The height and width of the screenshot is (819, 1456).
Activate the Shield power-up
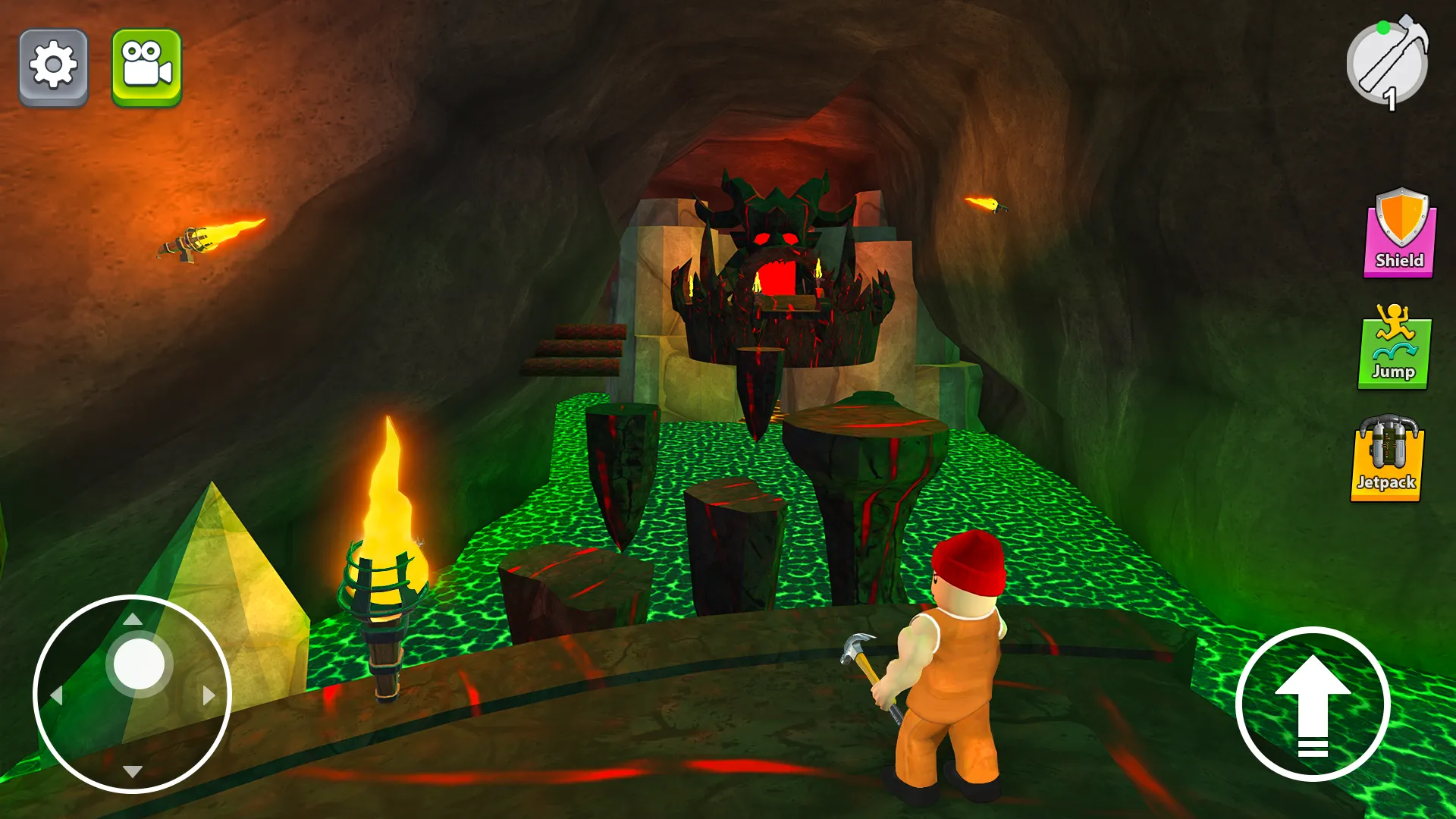coord(1400,234)
